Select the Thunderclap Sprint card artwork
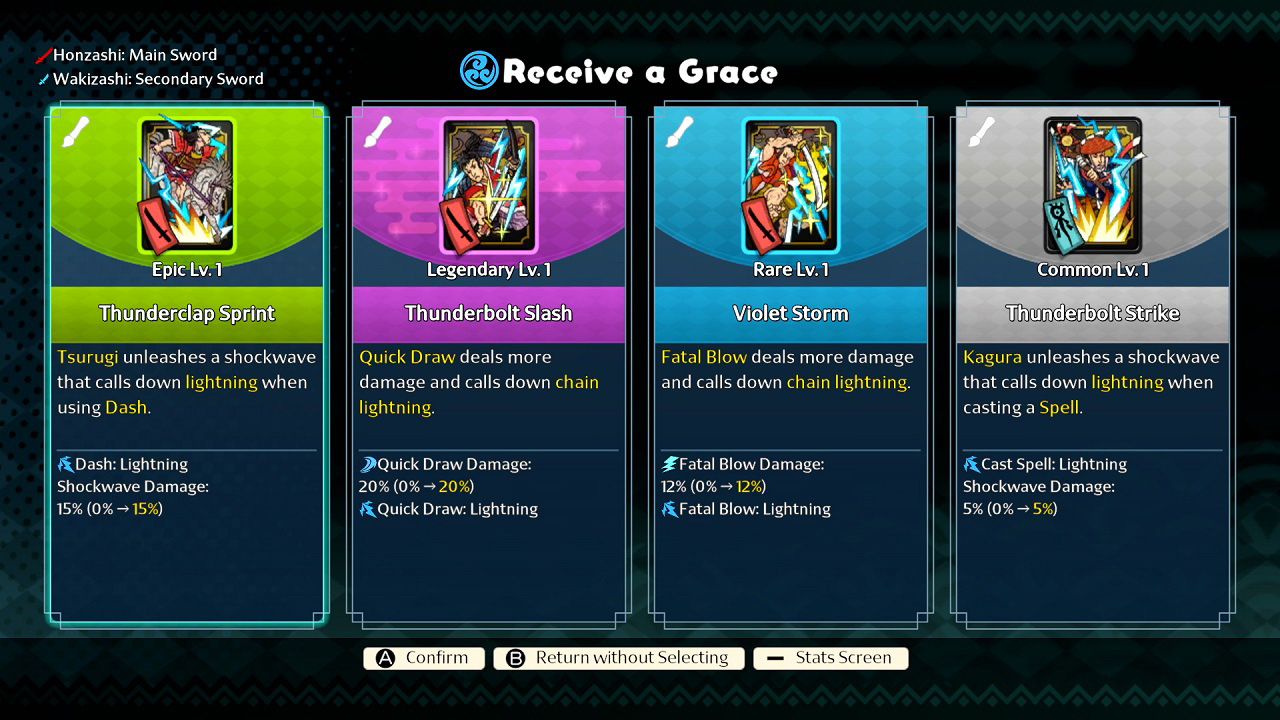 186,185
